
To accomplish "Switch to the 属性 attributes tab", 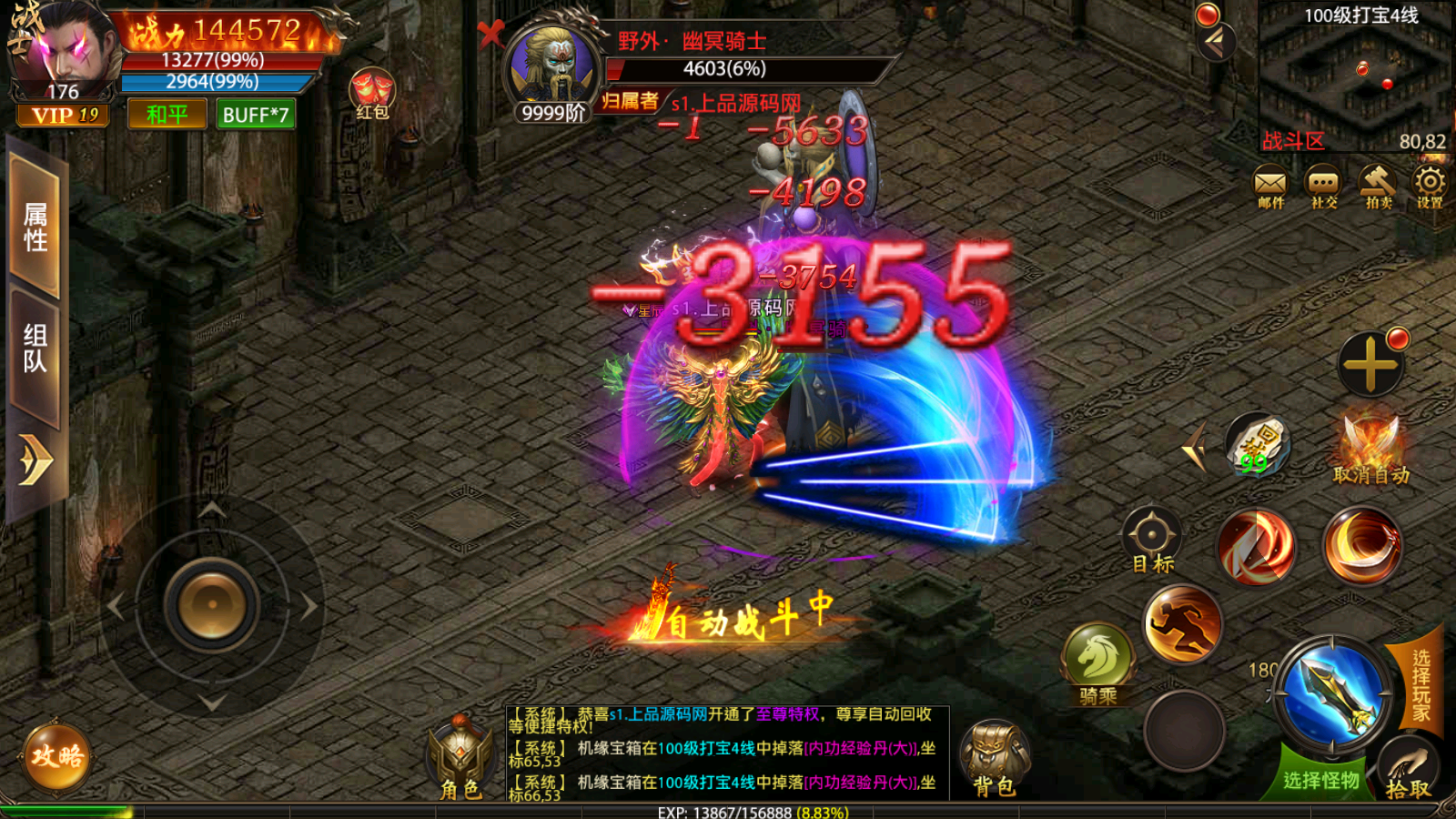I will click(x=35, y=226).
